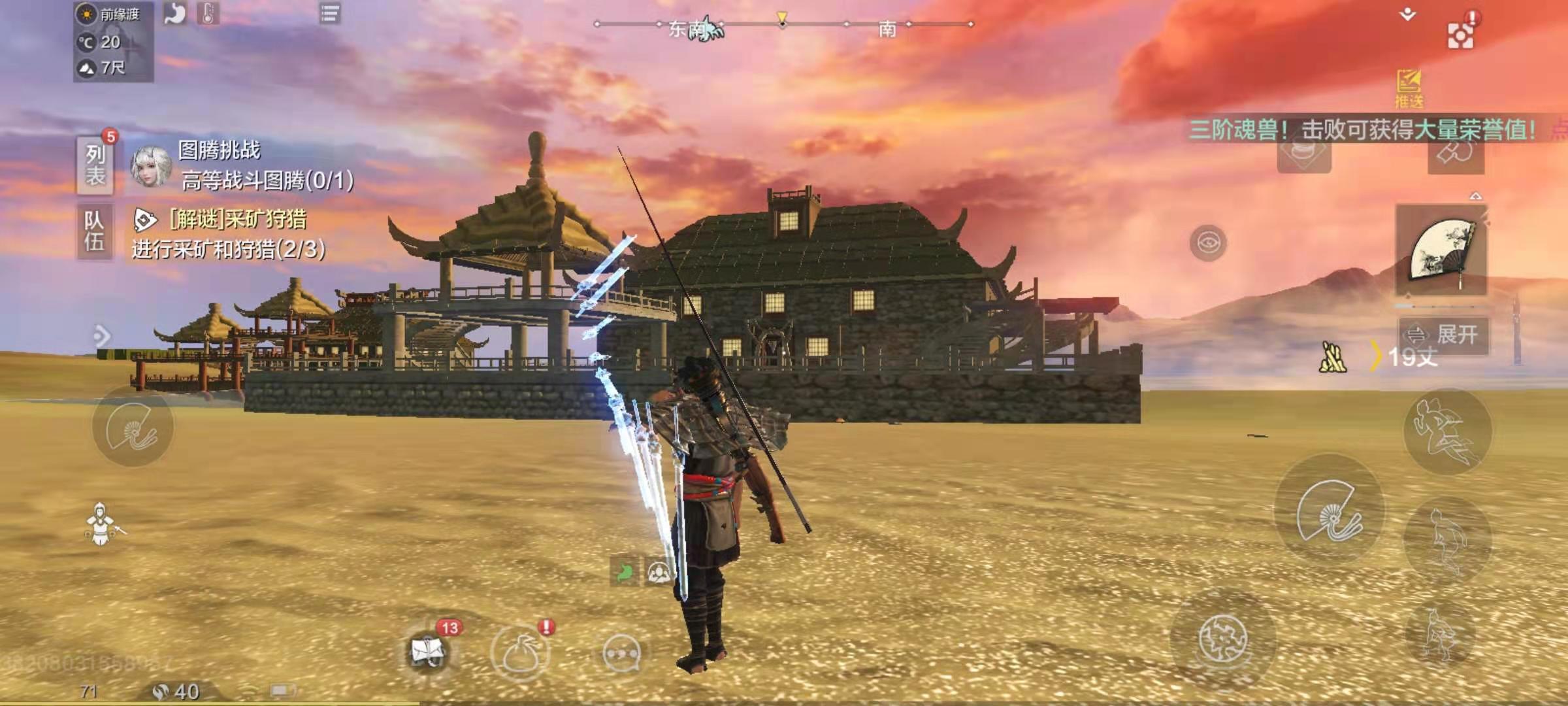The width and height of the screenshot is (1568, 706).
Task: Click the thermometer temperature status icon
Action: pos(208,13)
